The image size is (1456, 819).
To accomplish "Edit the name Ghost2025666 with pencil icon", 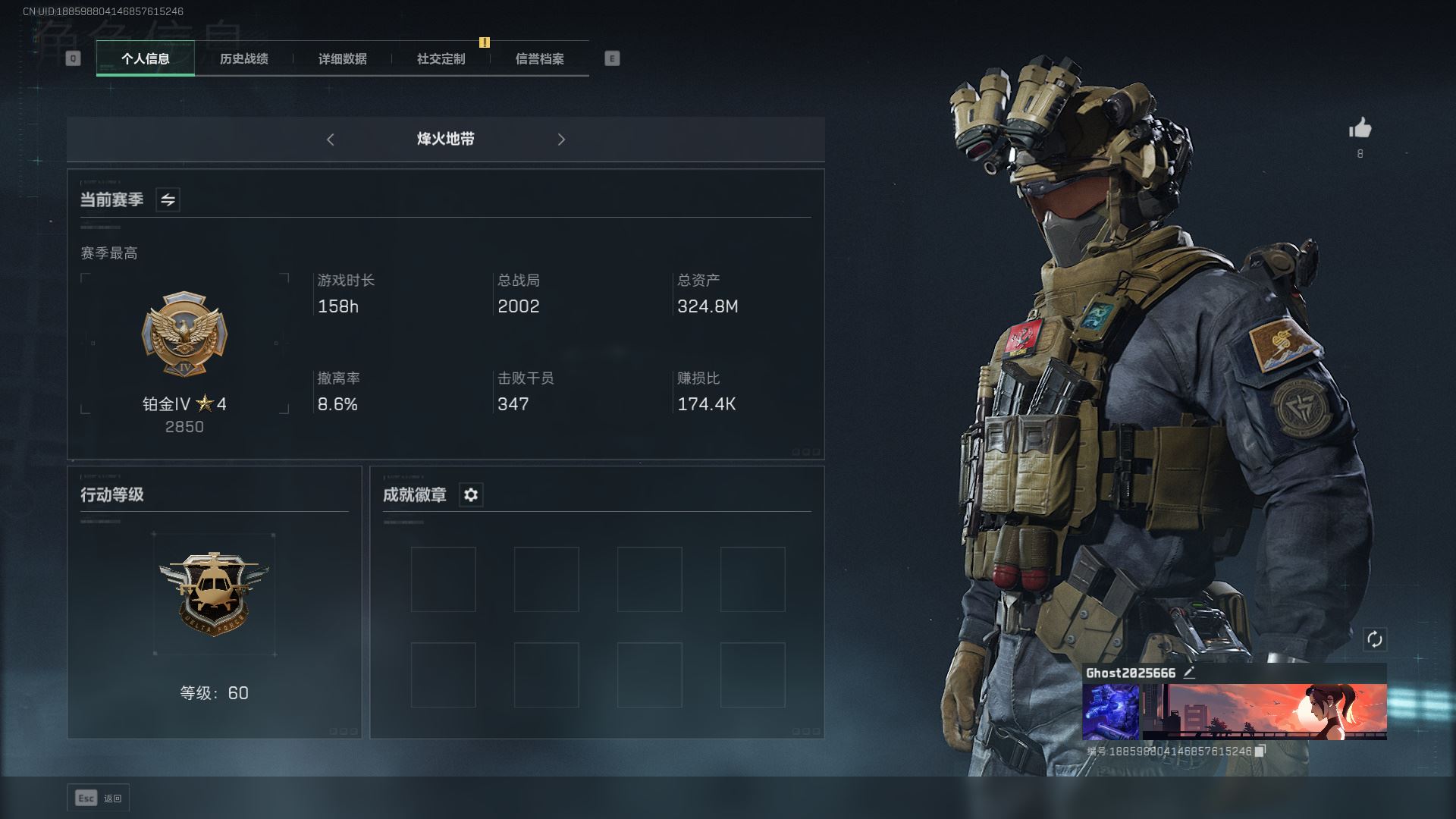I will tap(1189, 673).
